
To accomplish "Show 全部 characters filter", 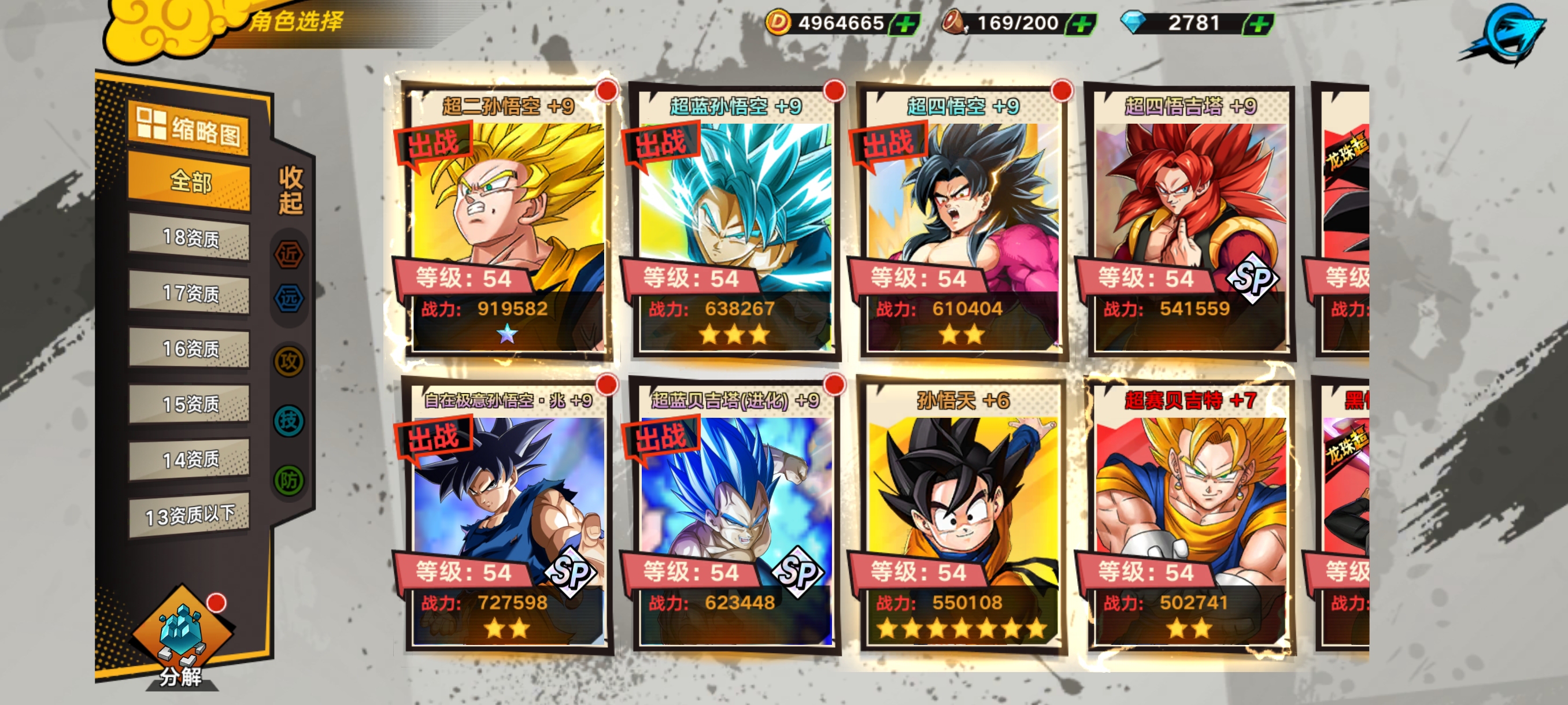I will [x=190, y=181].
